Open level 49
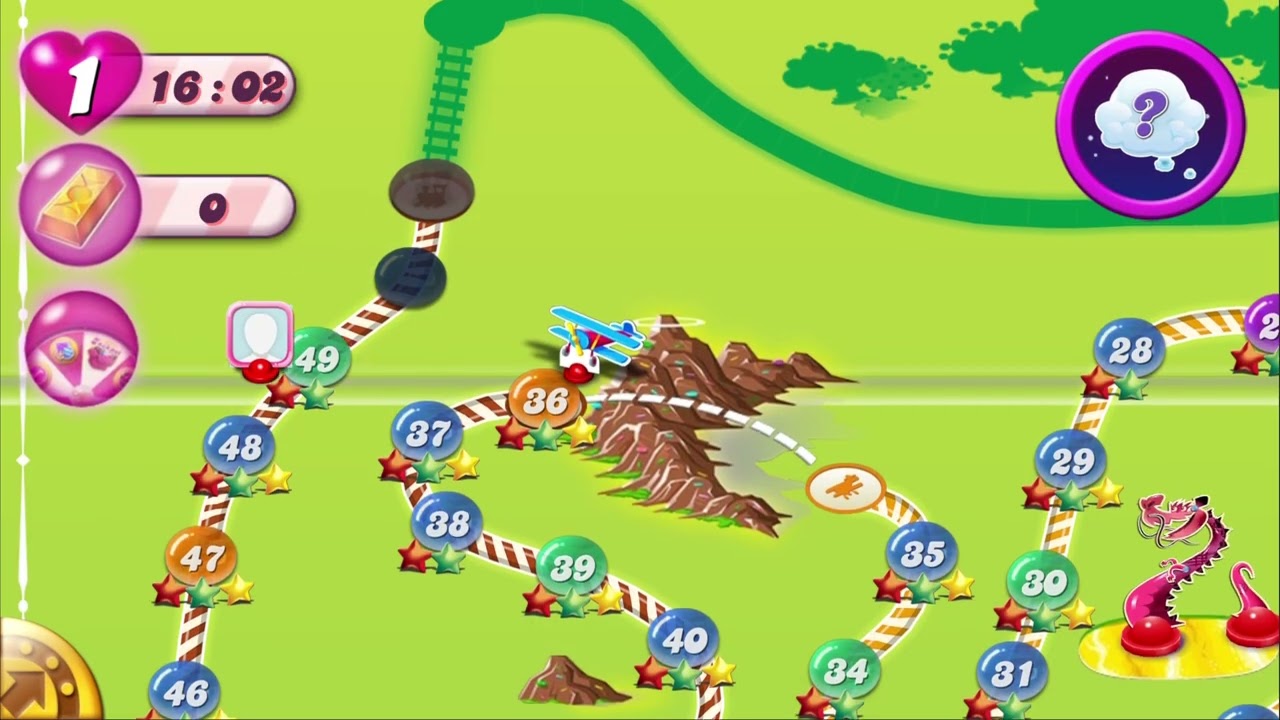The image size is (1280, 720). point(318,359)
